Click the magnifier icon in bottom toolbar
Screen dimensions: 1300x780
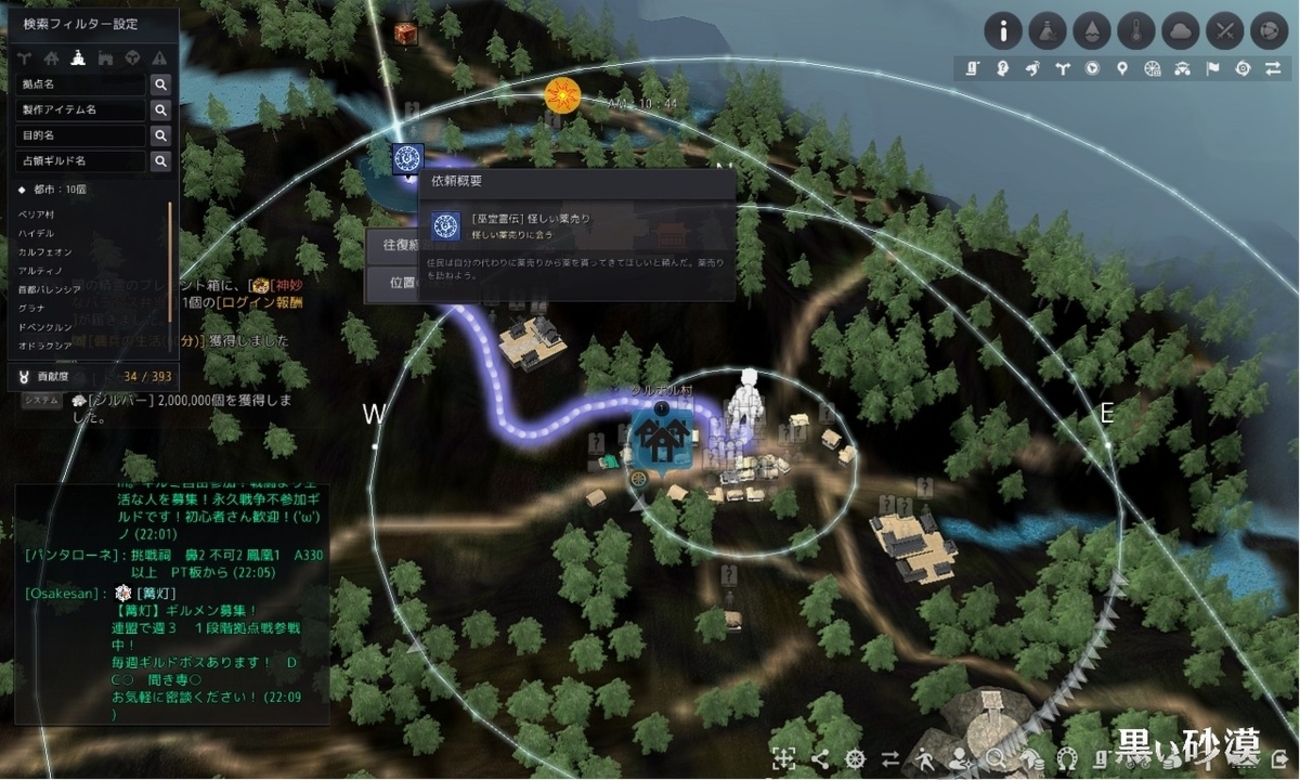point(995,758)
